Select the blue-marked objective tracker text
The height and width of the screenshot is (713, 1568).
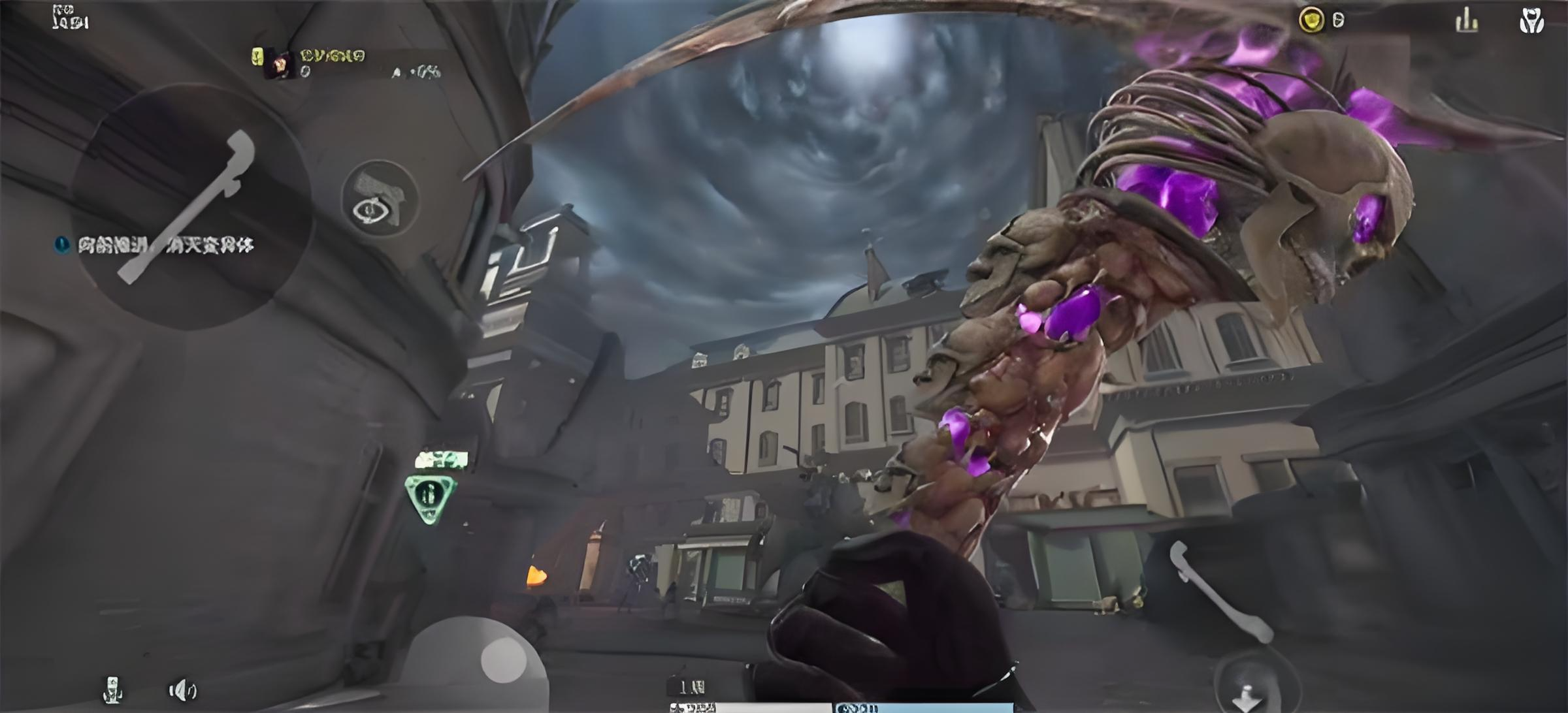(x=165, y=246)
